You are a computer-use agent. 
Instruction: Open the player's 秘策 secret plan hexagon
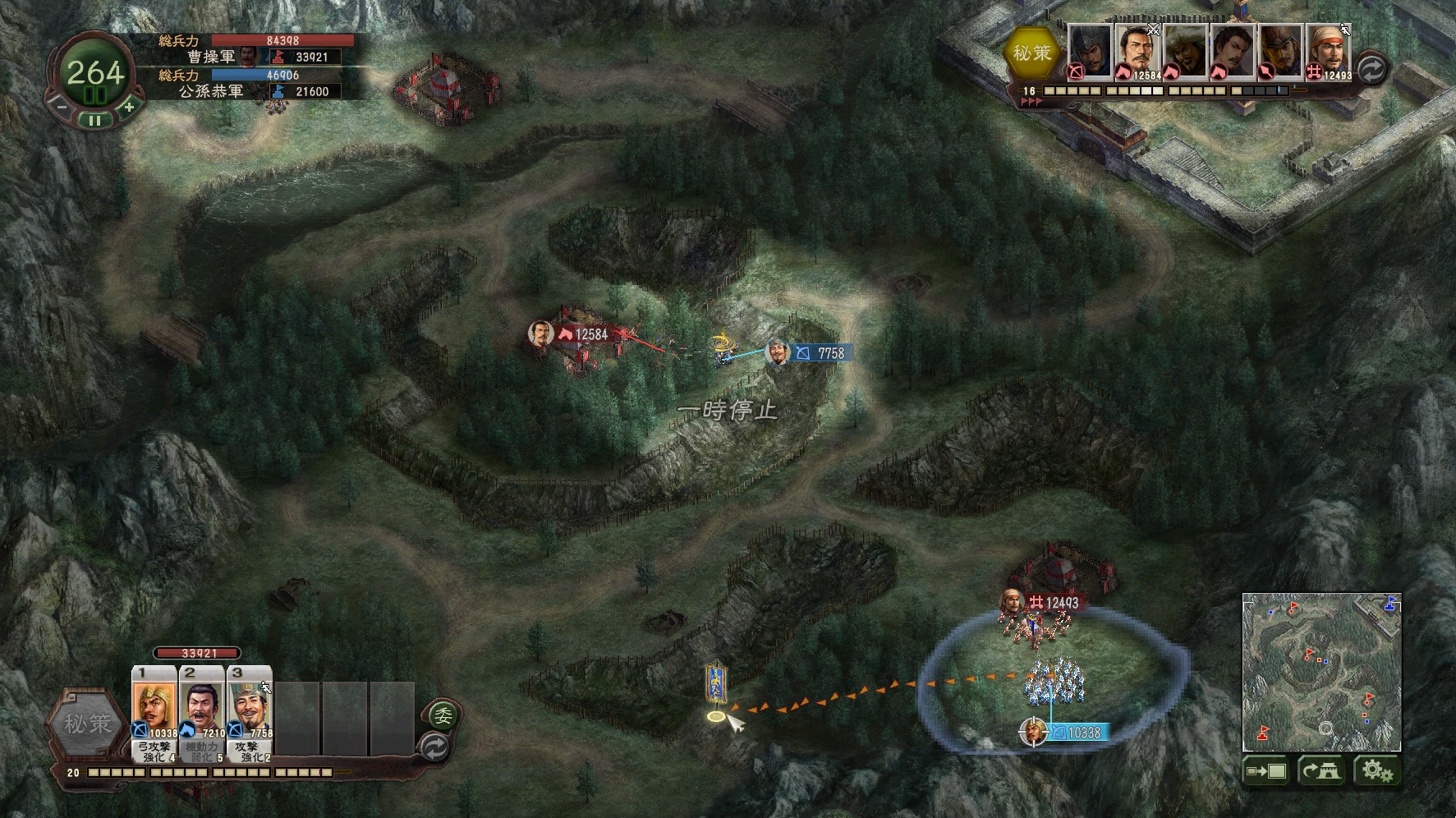(x=88, y=724)
